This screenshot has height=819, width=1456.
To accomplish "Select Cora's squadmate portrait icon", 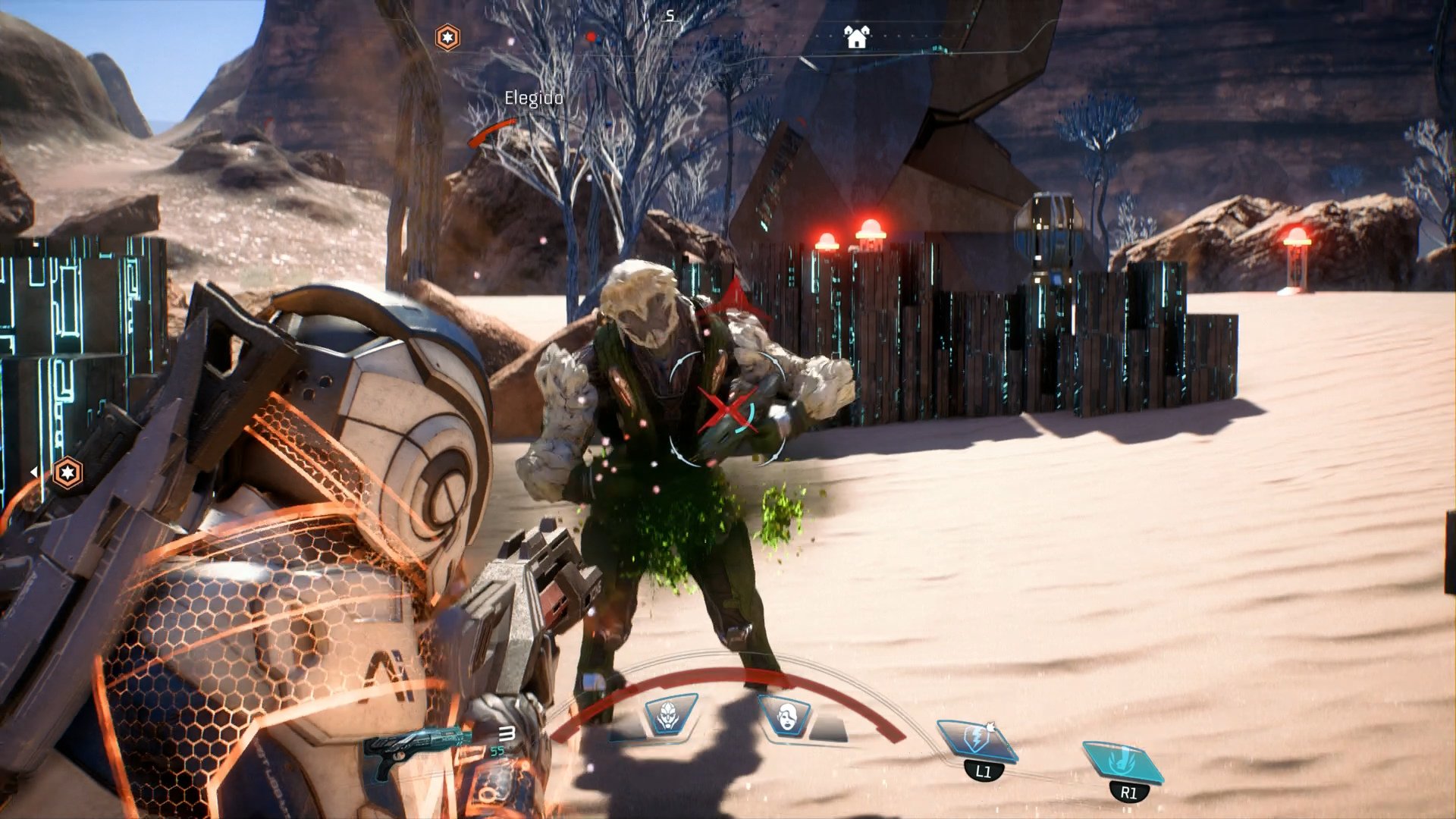I will pyautogui.click(x=786, y=715).
